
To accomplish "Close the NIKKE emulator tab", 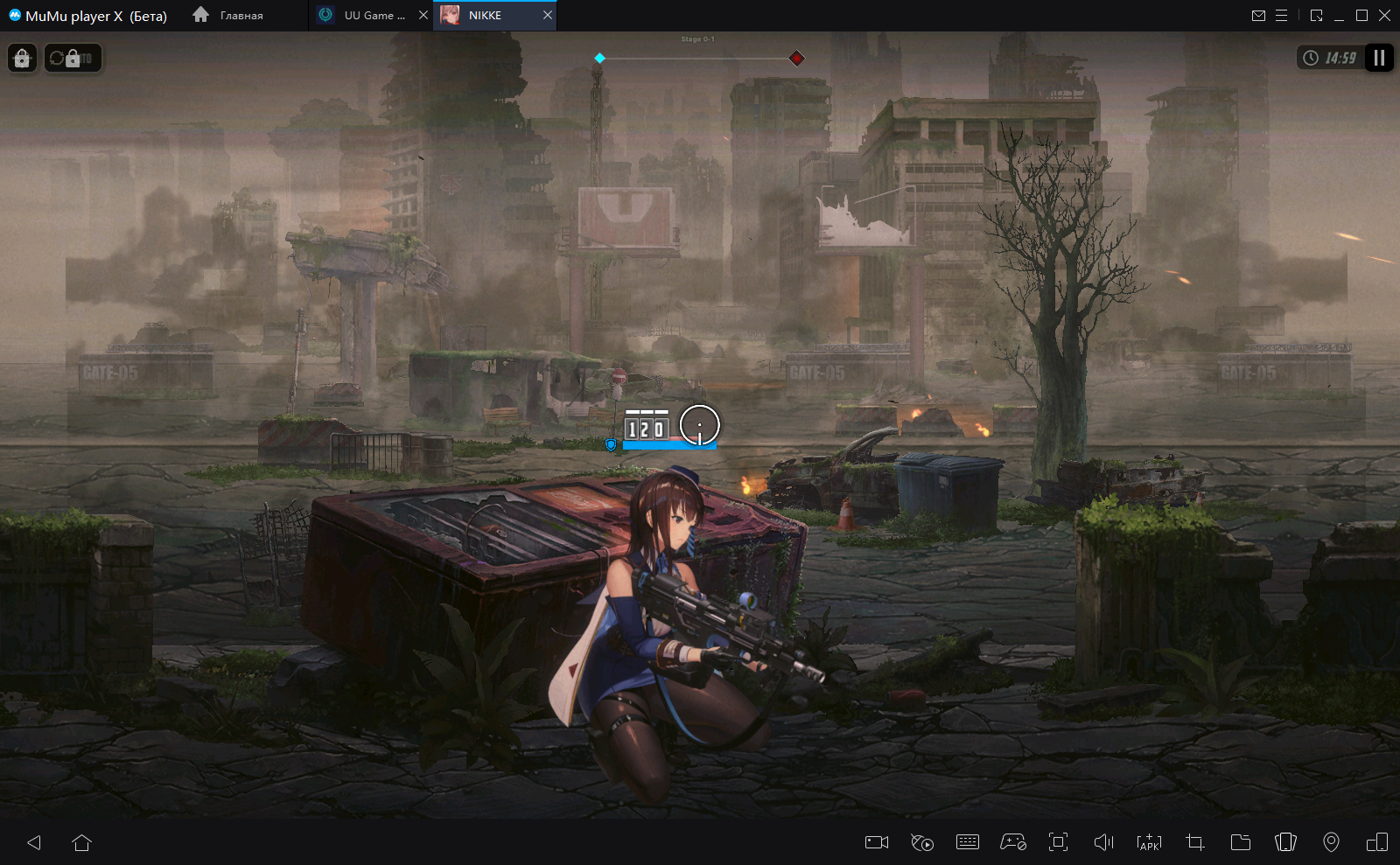I will tap(548, 15).
